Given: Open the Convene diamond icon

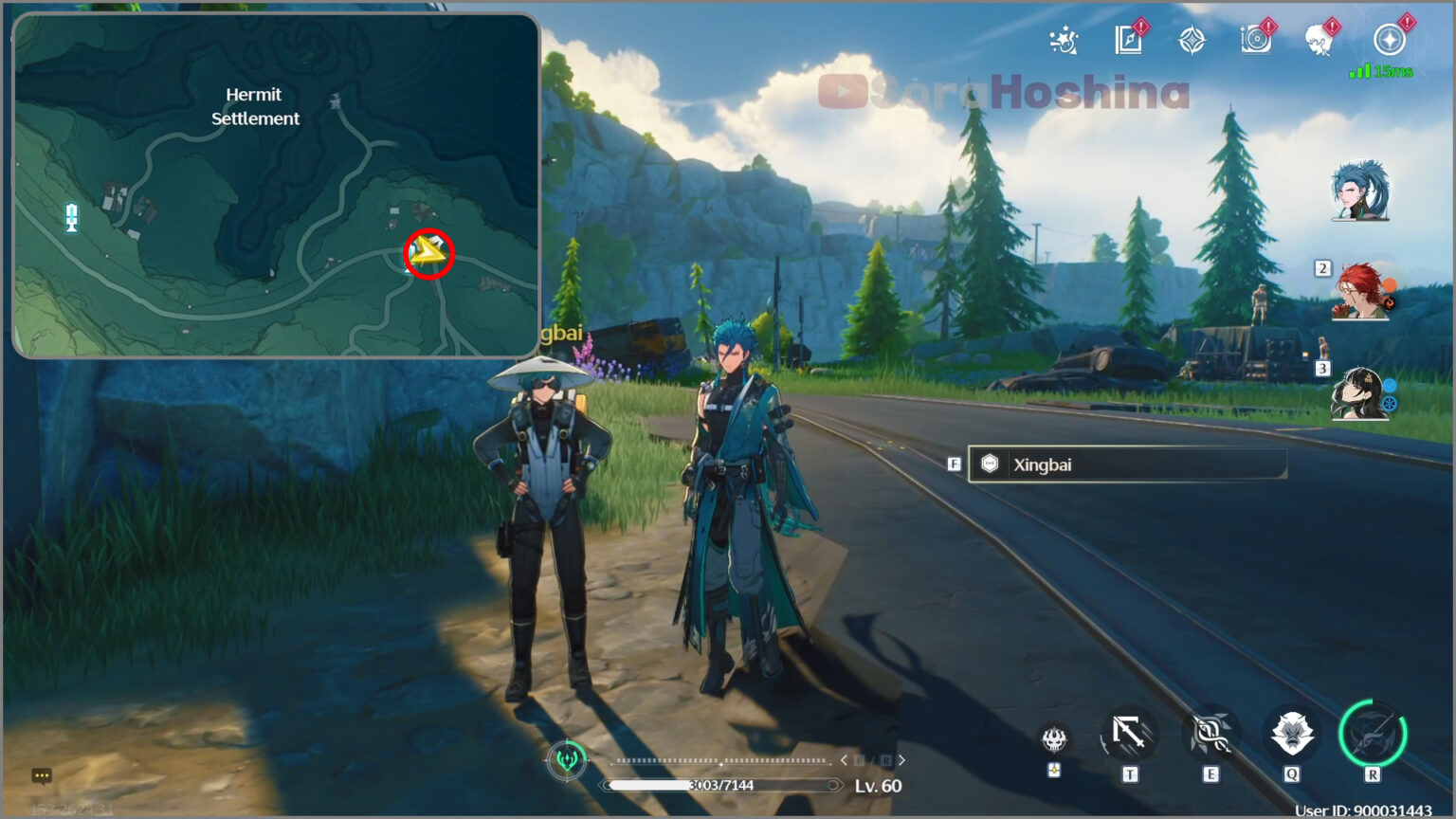Looking at the screenshot, I should pyautogui.click(x=1192, y=40).
